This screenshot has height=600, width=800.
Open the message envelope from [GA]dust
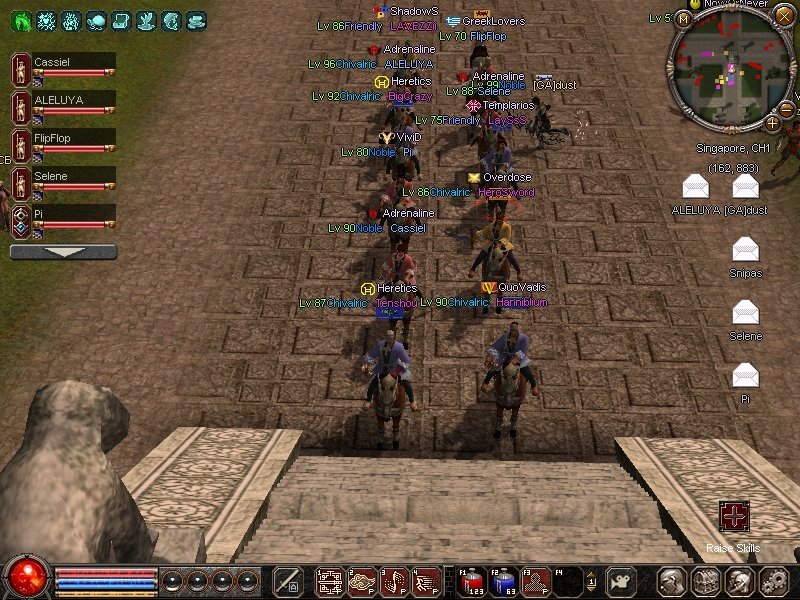coord(745,186)
